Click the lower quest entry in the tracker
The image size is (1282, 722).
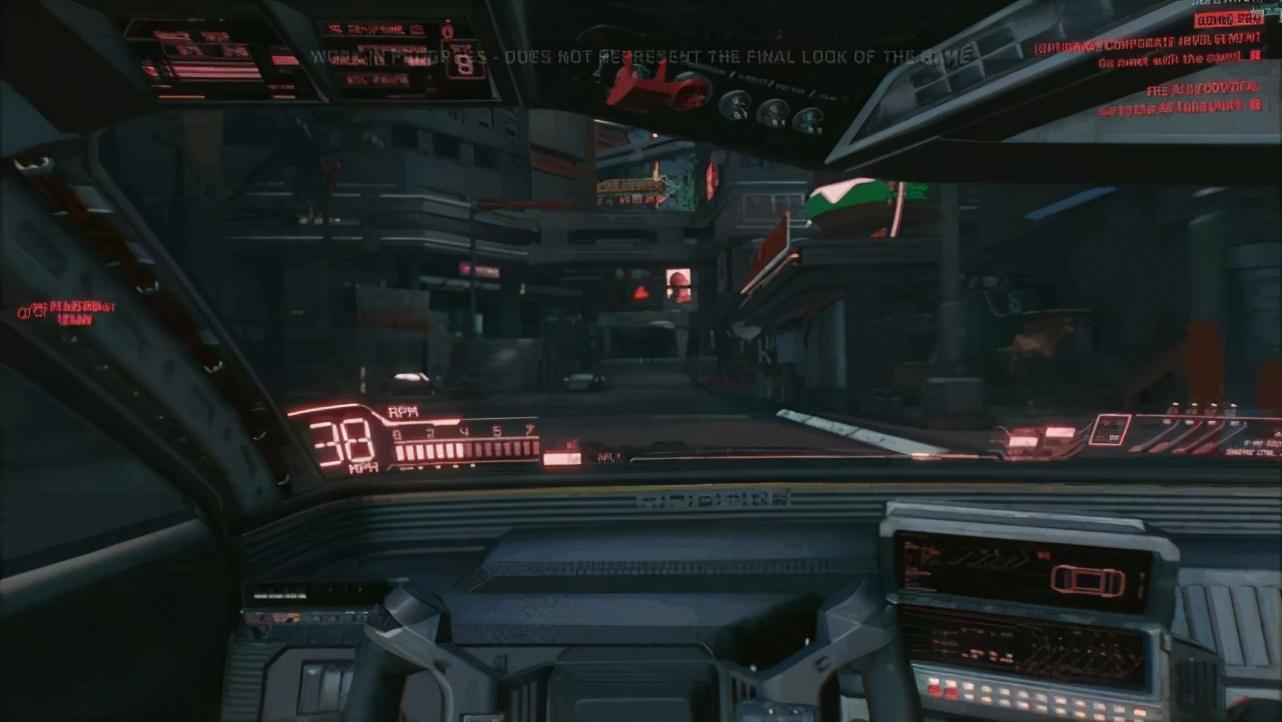pyautogui.click(x=1180, y=97)
